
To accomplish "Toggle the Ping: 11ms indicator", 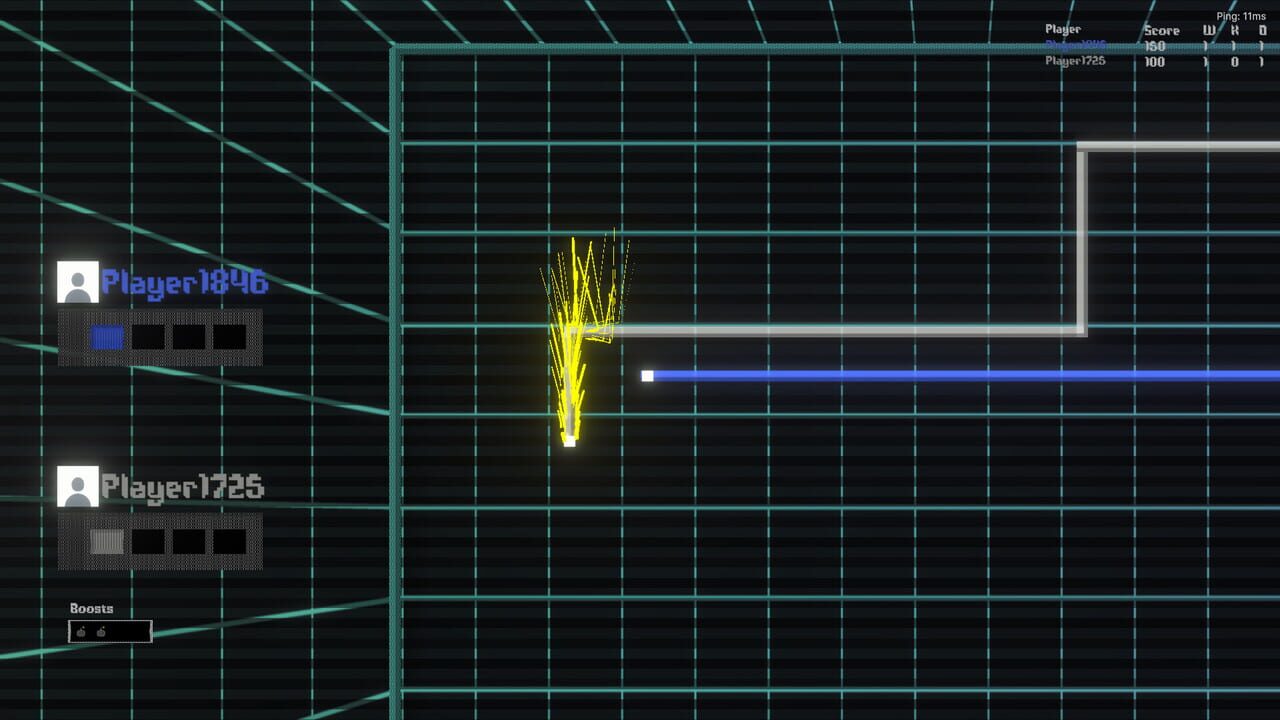I will click(x=1240, y=16).
